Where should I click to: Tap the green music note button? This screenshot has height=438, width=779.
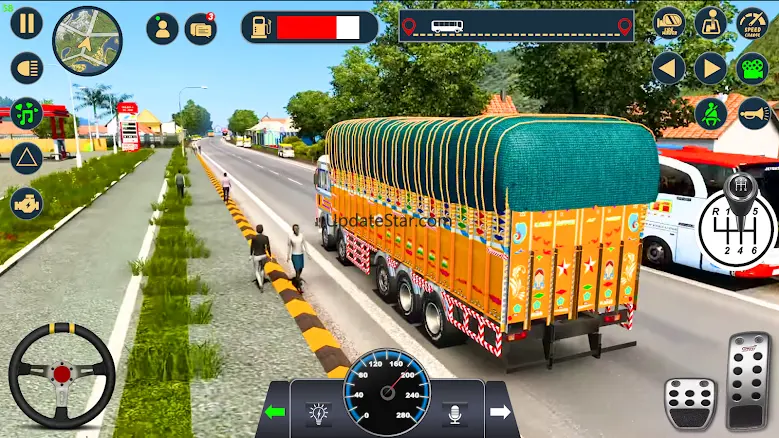click(27, 112)
